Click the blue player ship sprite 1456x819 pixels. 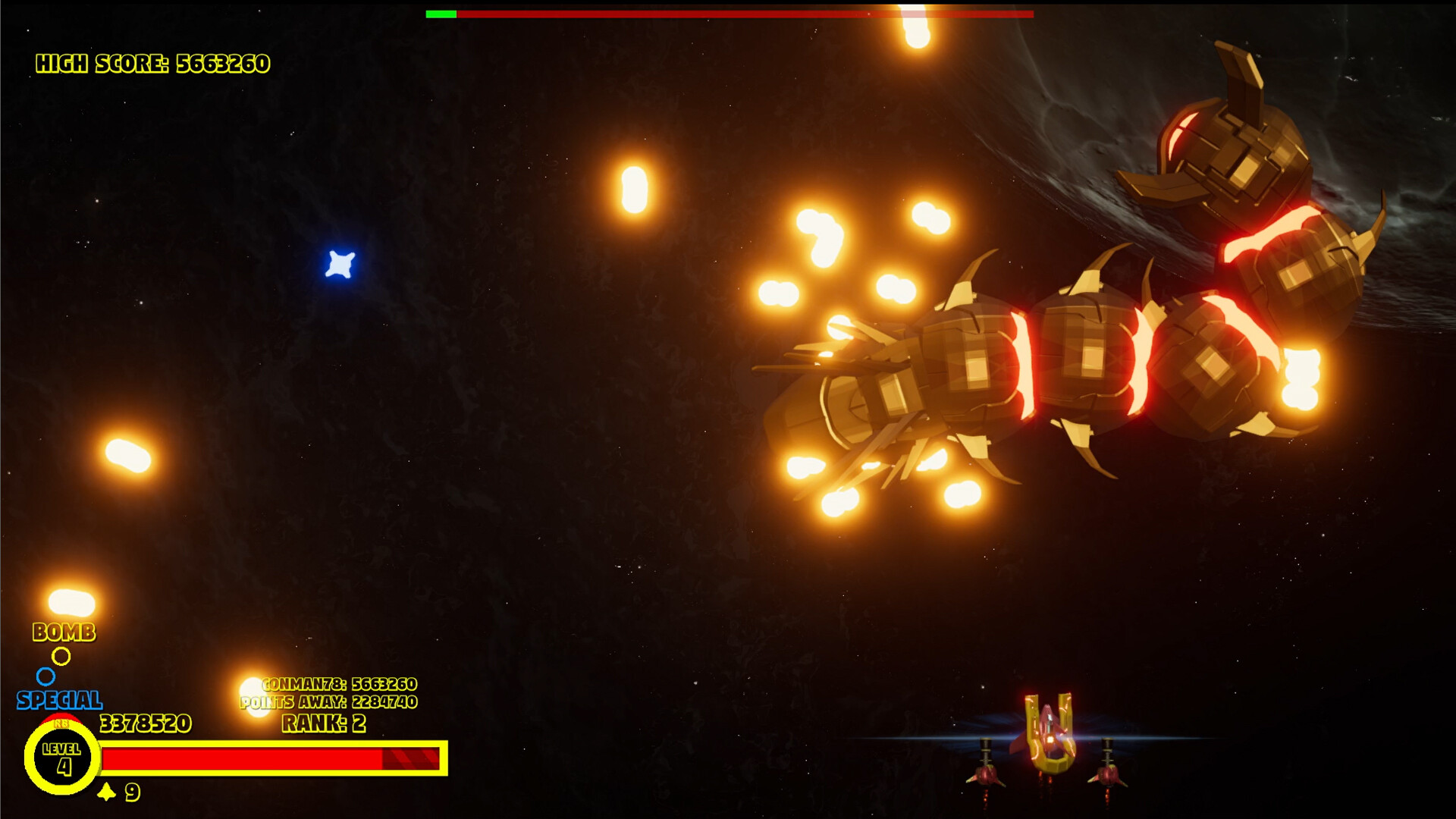(x=341, y=262)
